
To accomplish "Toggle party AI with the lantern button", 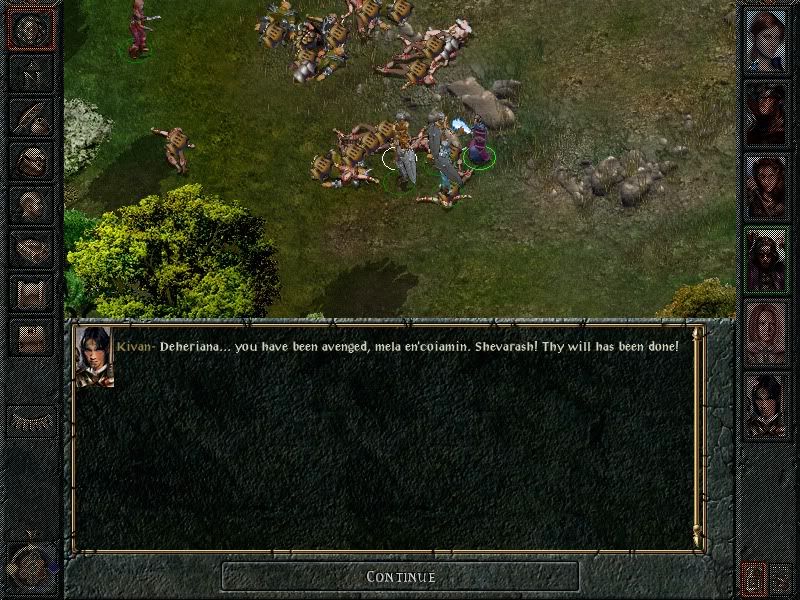I will [x=754, y=577].
